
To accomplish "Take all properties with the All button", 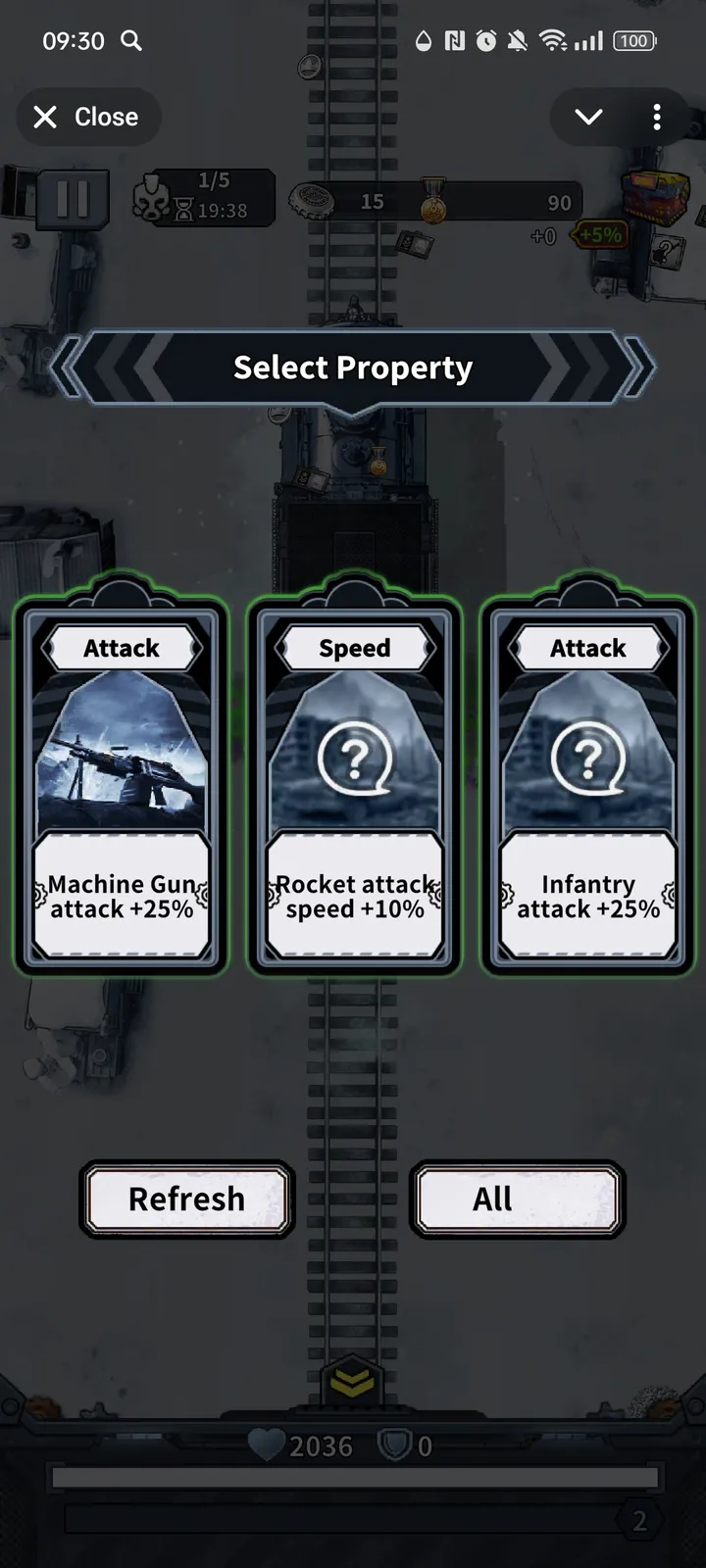I will tap(517, 1199).
